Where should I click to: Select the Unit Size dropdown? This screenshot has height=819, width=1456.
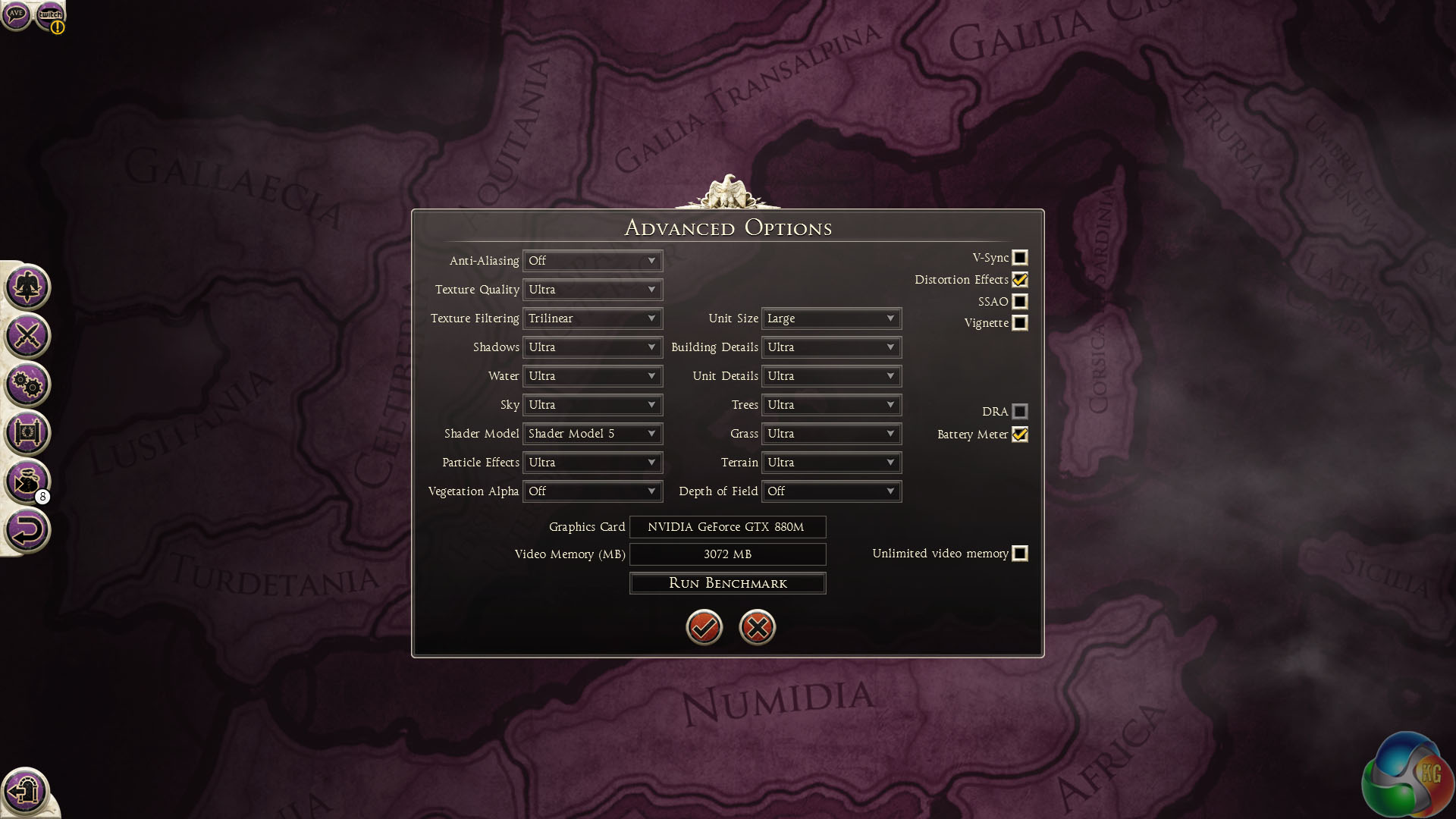(x=831, y=318)
